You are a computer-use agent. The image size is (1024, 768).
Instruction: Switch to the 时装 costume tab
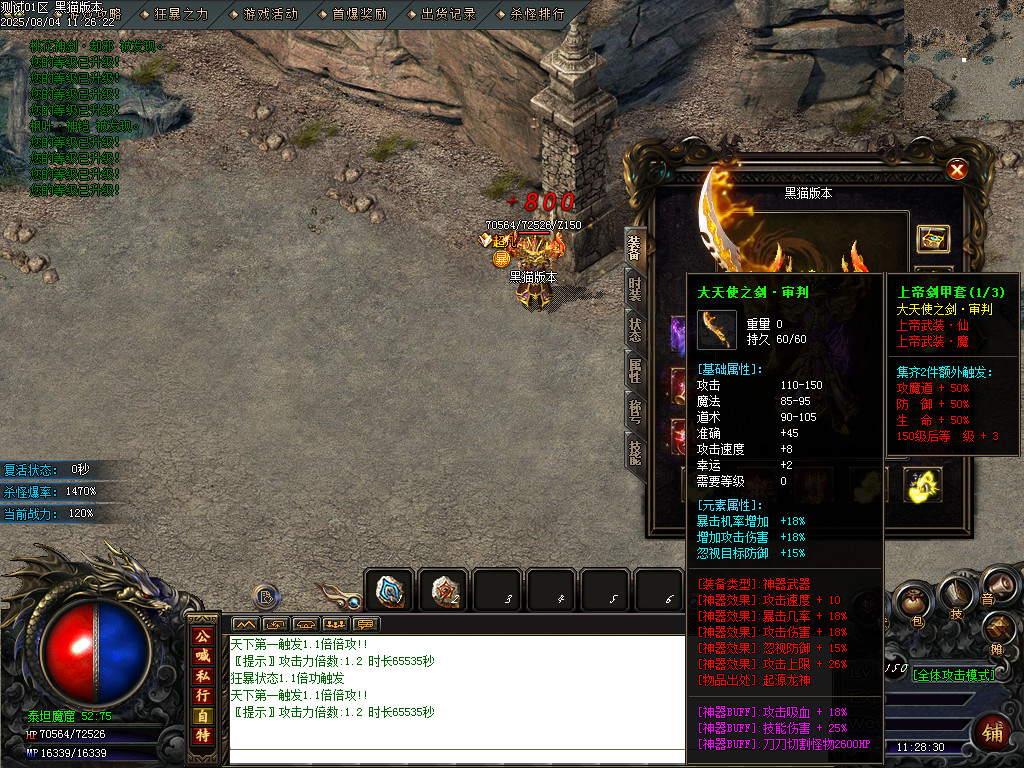pos(635,288)
